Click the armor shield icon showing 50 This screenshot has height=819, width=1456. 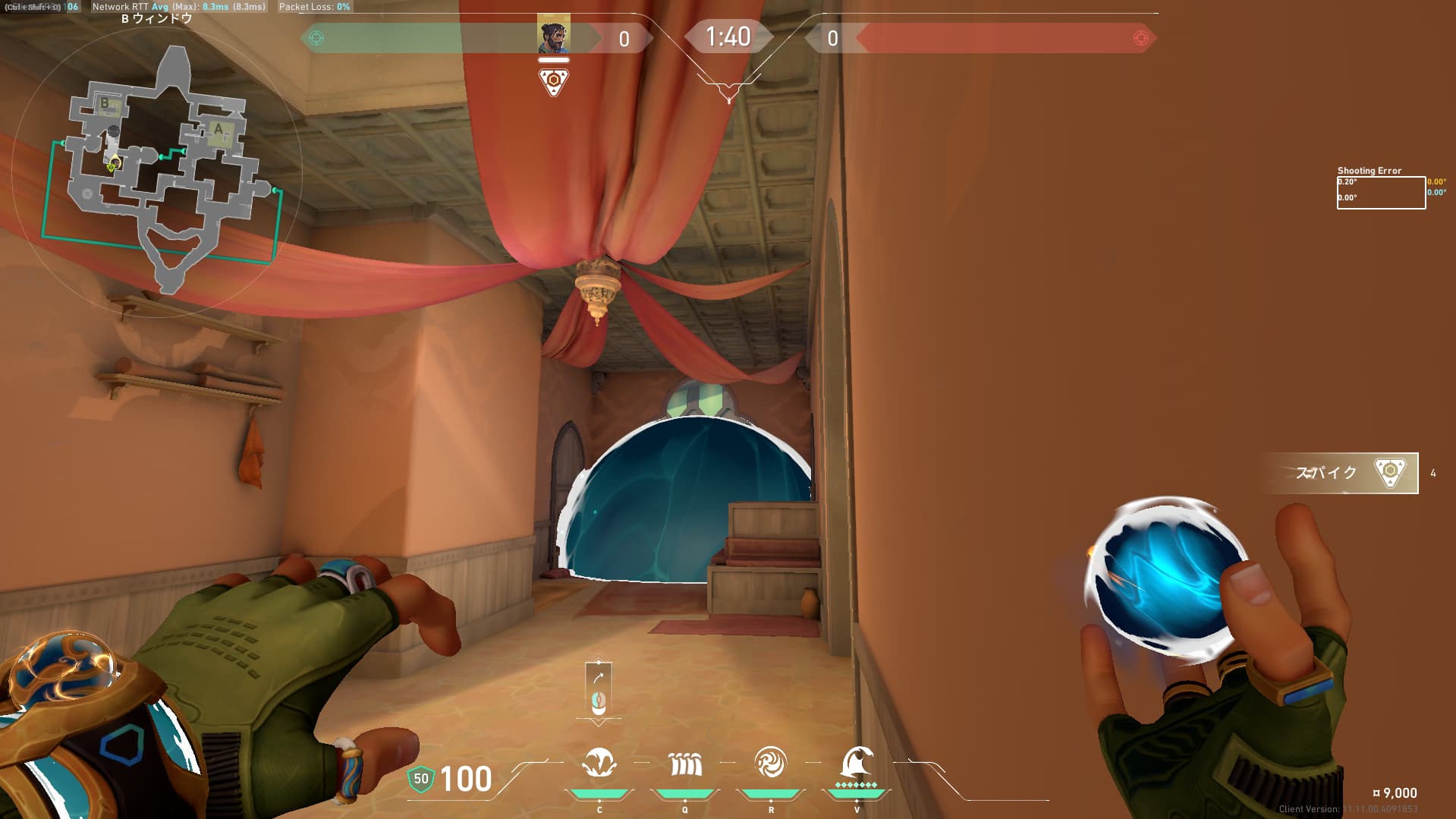point(420,779)
